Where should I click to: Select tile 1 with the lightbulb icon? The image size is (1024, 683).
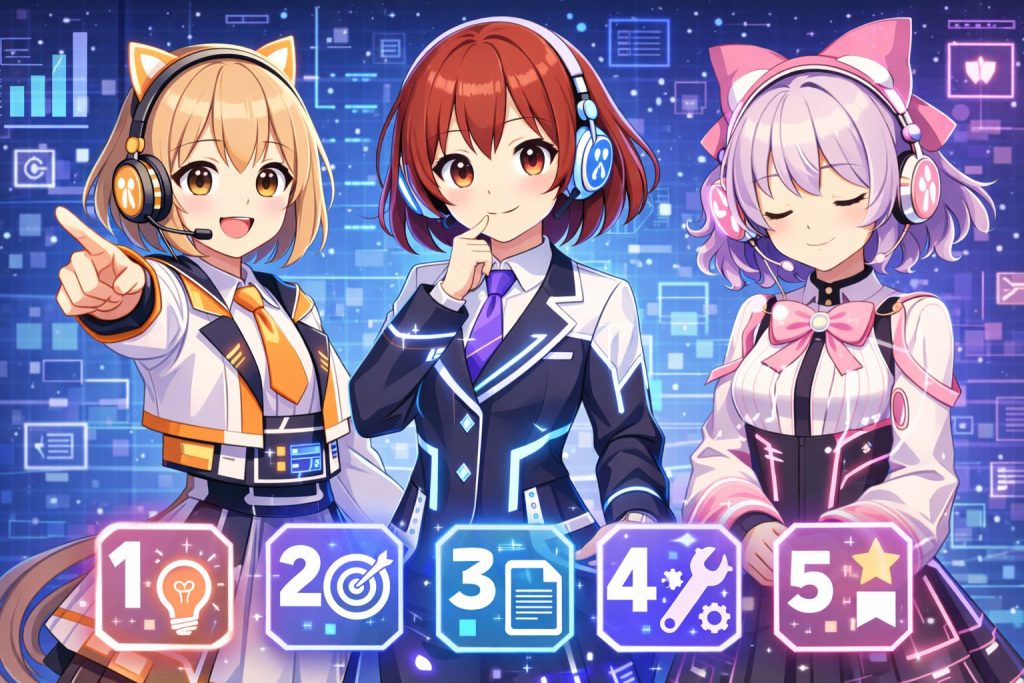click(164, 588)
